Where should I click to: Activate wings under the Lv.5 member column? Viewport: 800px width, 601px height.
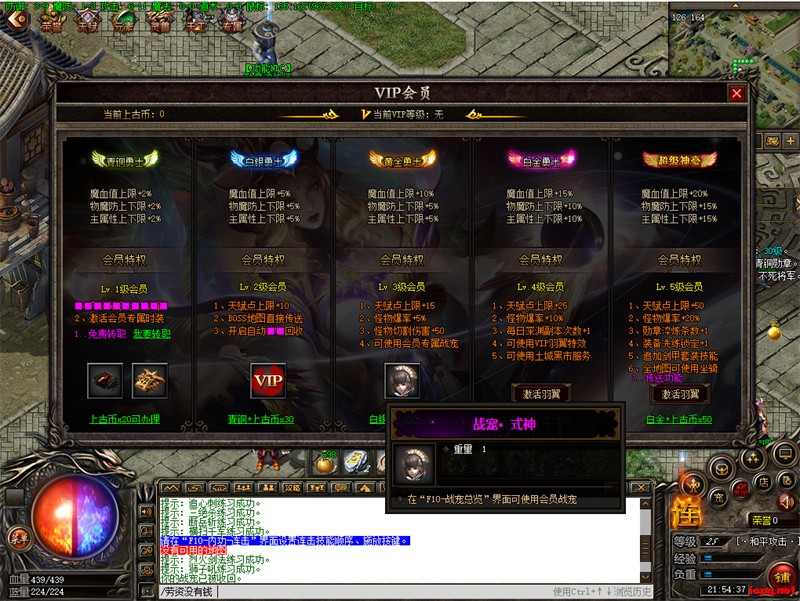click(x=680, y=393)
